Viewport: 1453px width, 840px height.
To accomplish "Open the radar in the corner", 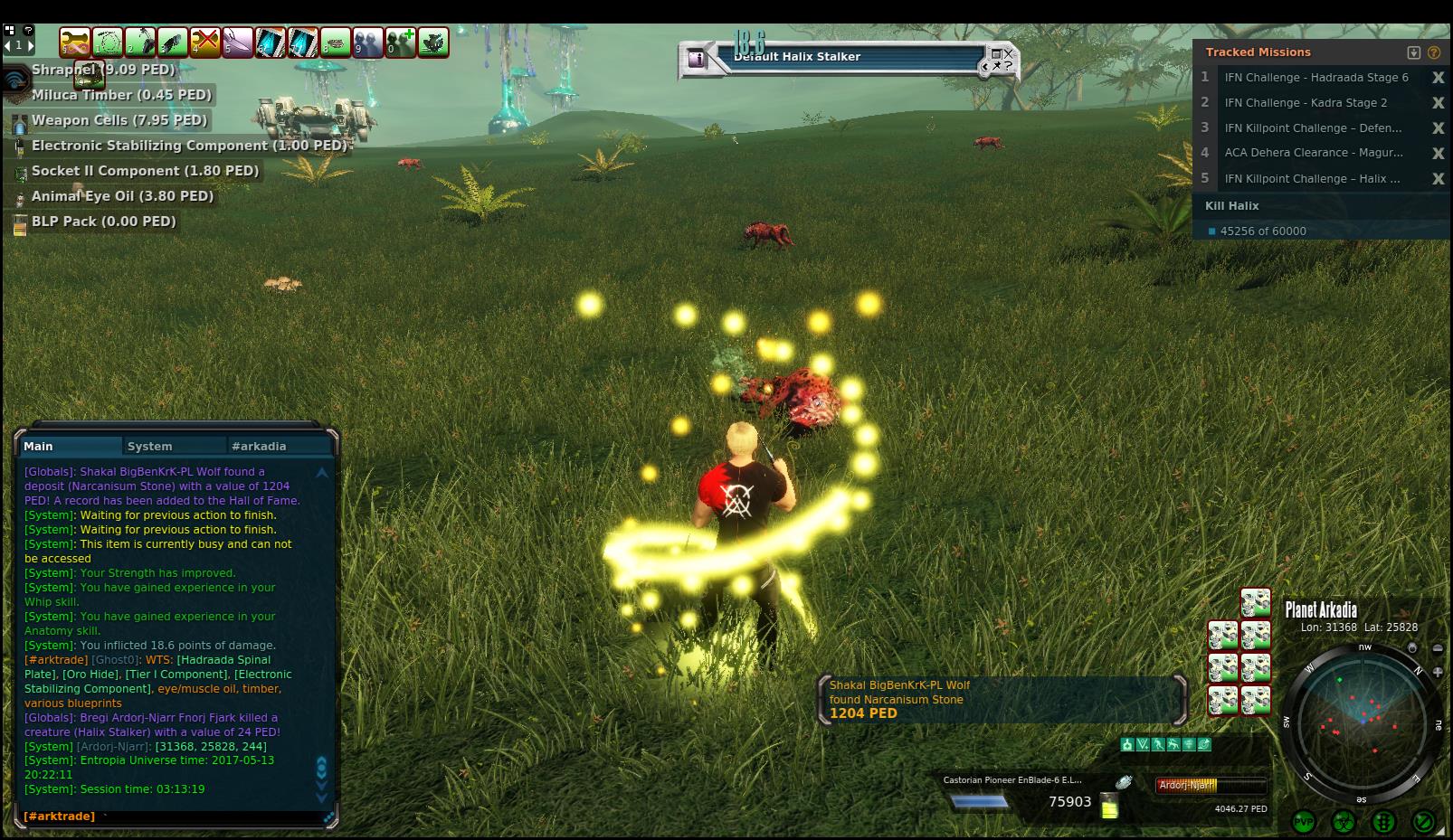I will click(x=1363, y=719).
